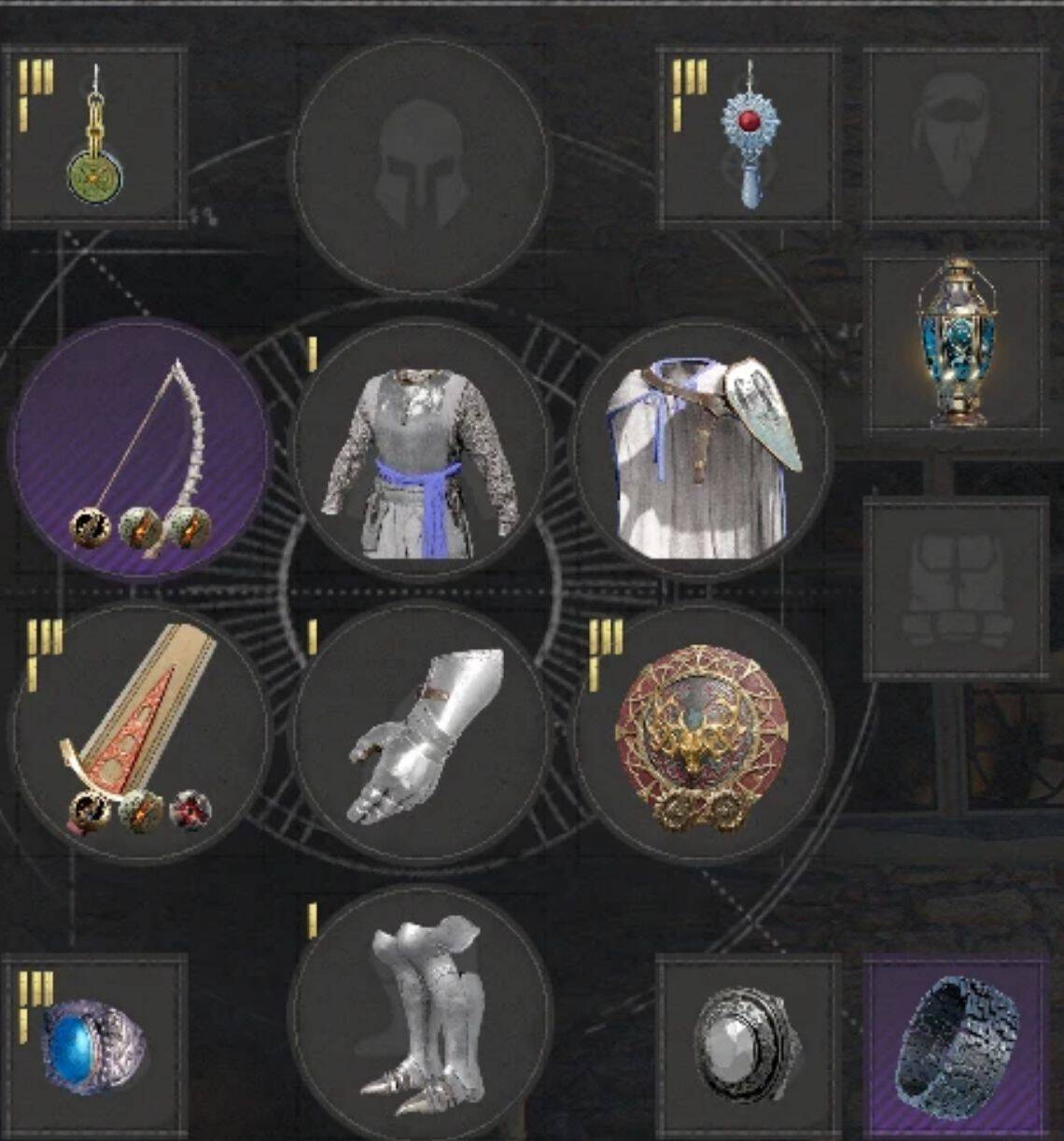Image resolution: width=1064 pixels, height=1141 pixels.
Task: Select the gold and red greatsword slot
Action: (140, 733)
